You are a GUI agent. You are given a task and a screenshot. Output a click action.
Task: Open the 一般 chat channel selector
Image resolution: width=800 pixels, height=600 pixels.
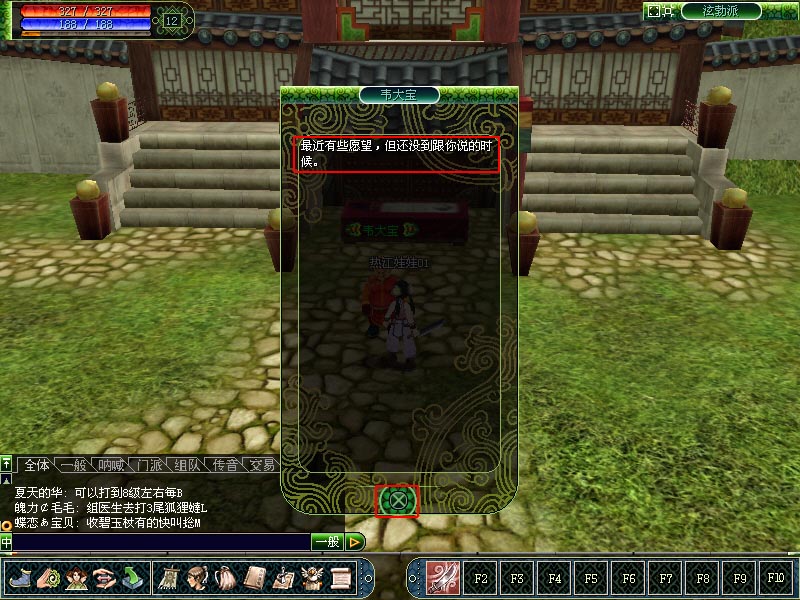click(326, 542)
